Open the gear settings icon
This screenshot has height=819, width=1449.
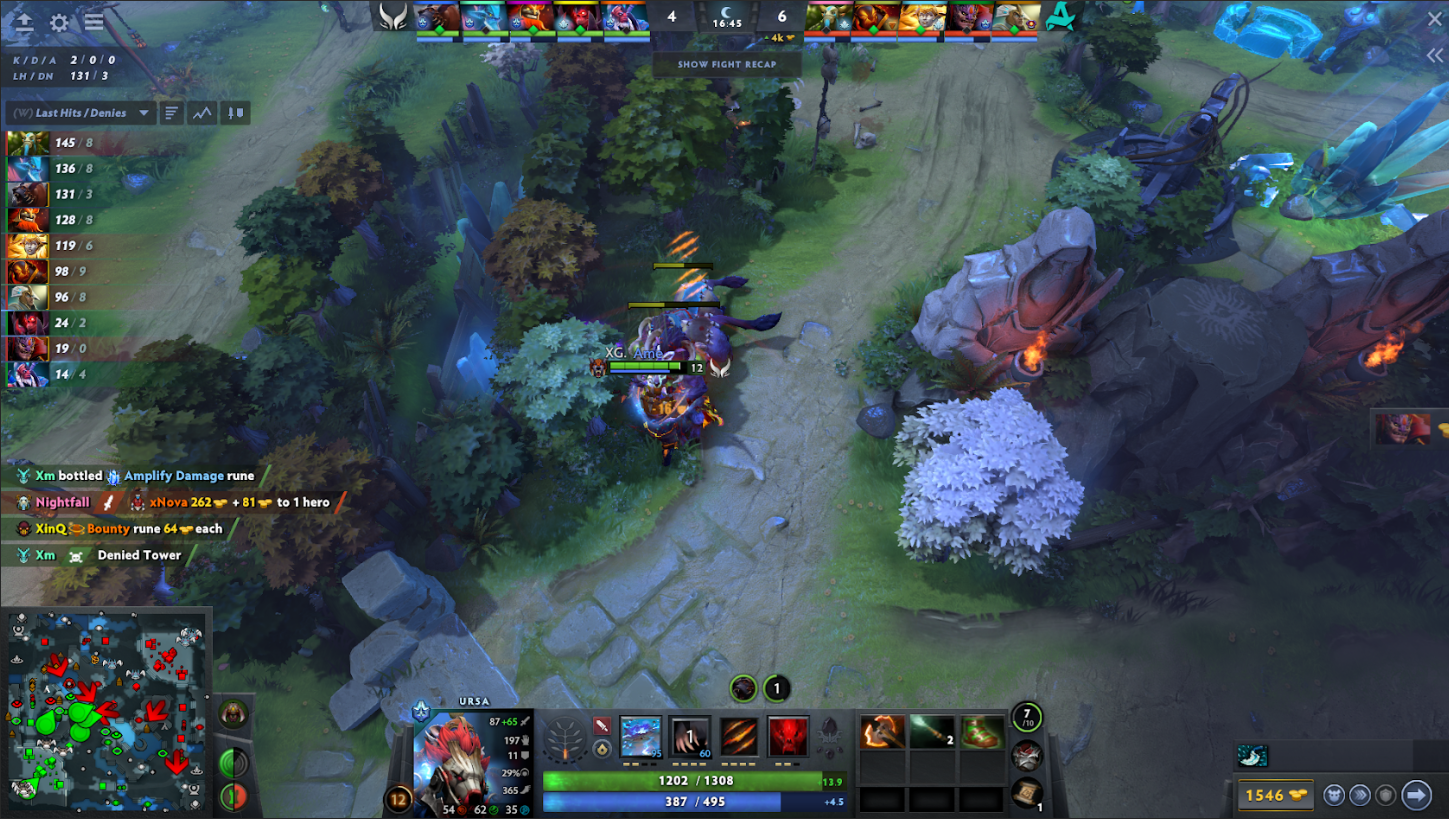(x=59, y=23)
